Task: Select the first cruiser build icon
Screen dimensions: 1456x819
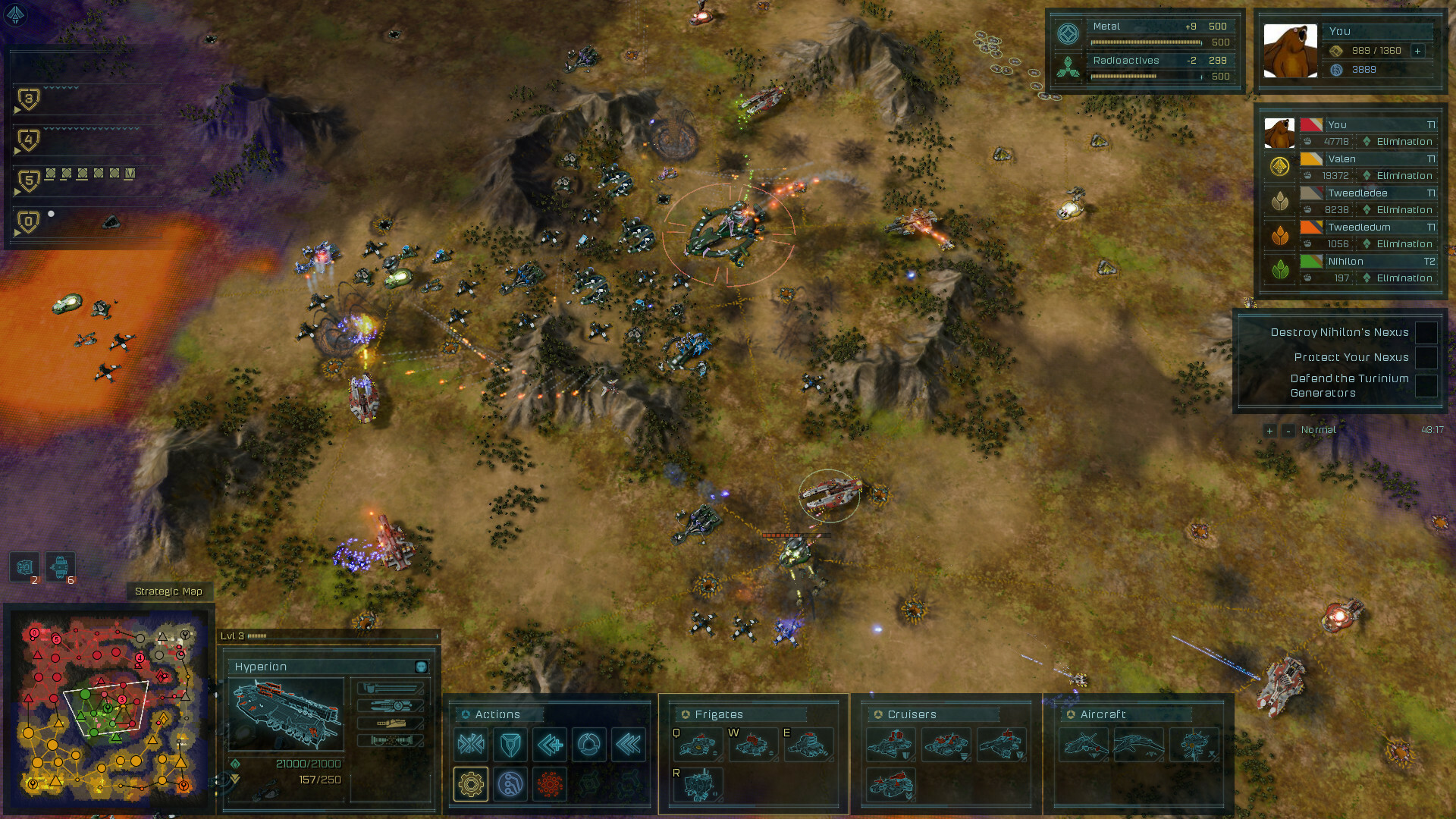Action: coord(892,745)
